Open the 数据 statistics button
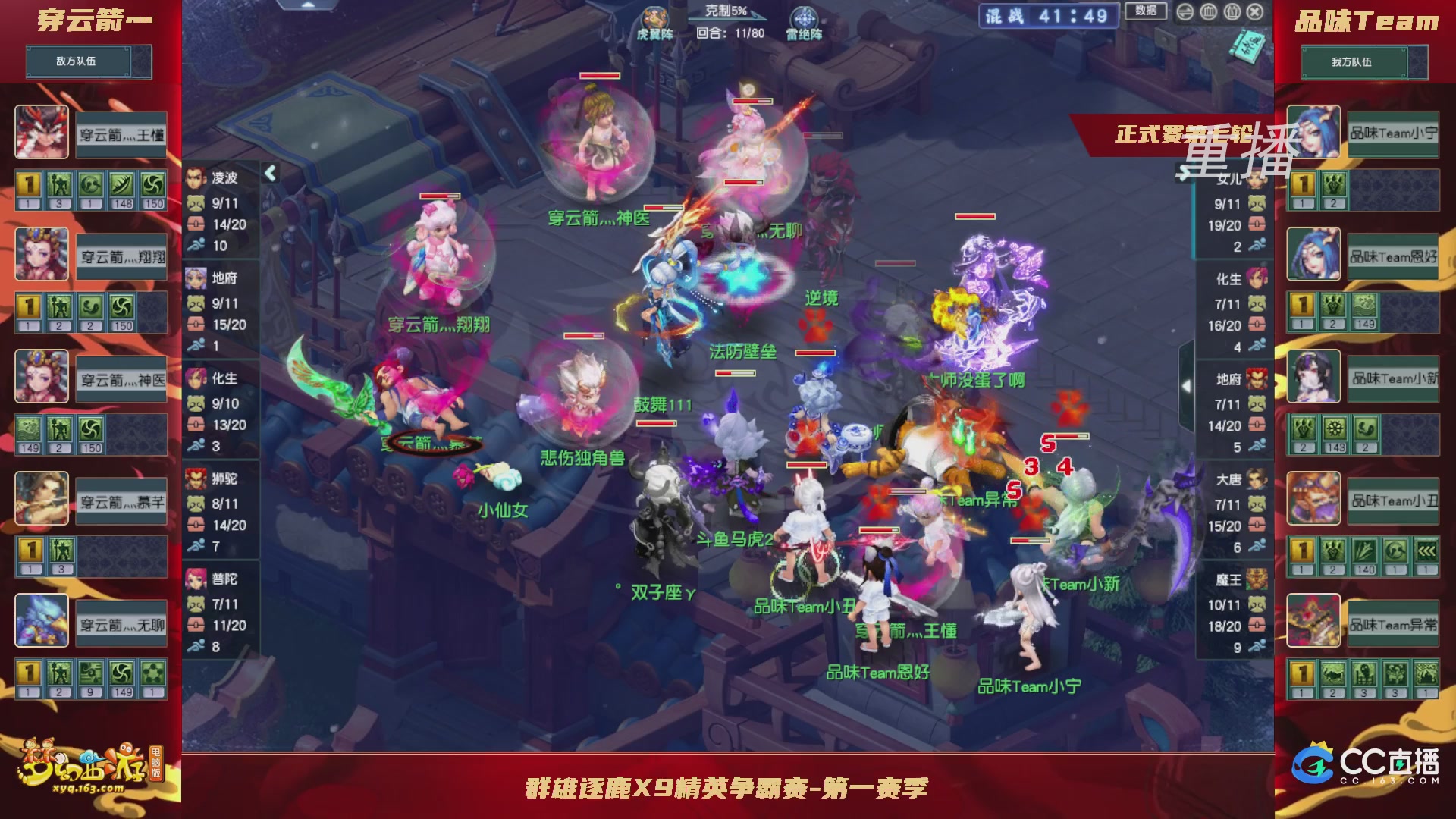This screenshot has height=819, width=1456. pyautogui.click(x=1144, y=11)
